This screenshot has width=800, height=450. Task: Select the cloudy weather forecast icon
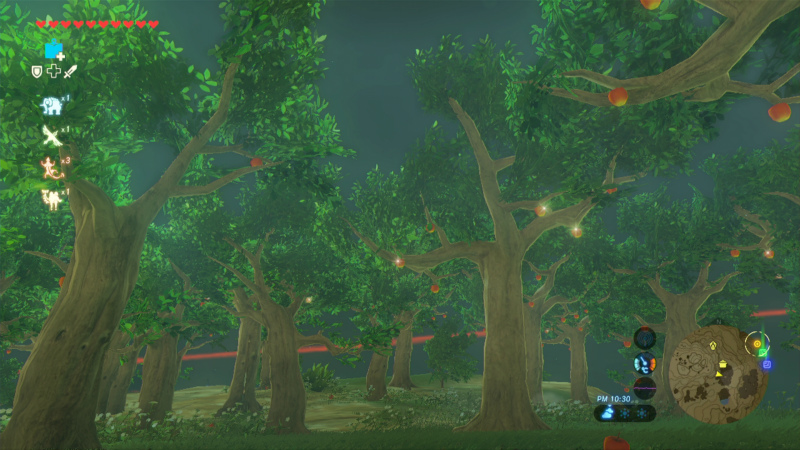pos(607,411)
